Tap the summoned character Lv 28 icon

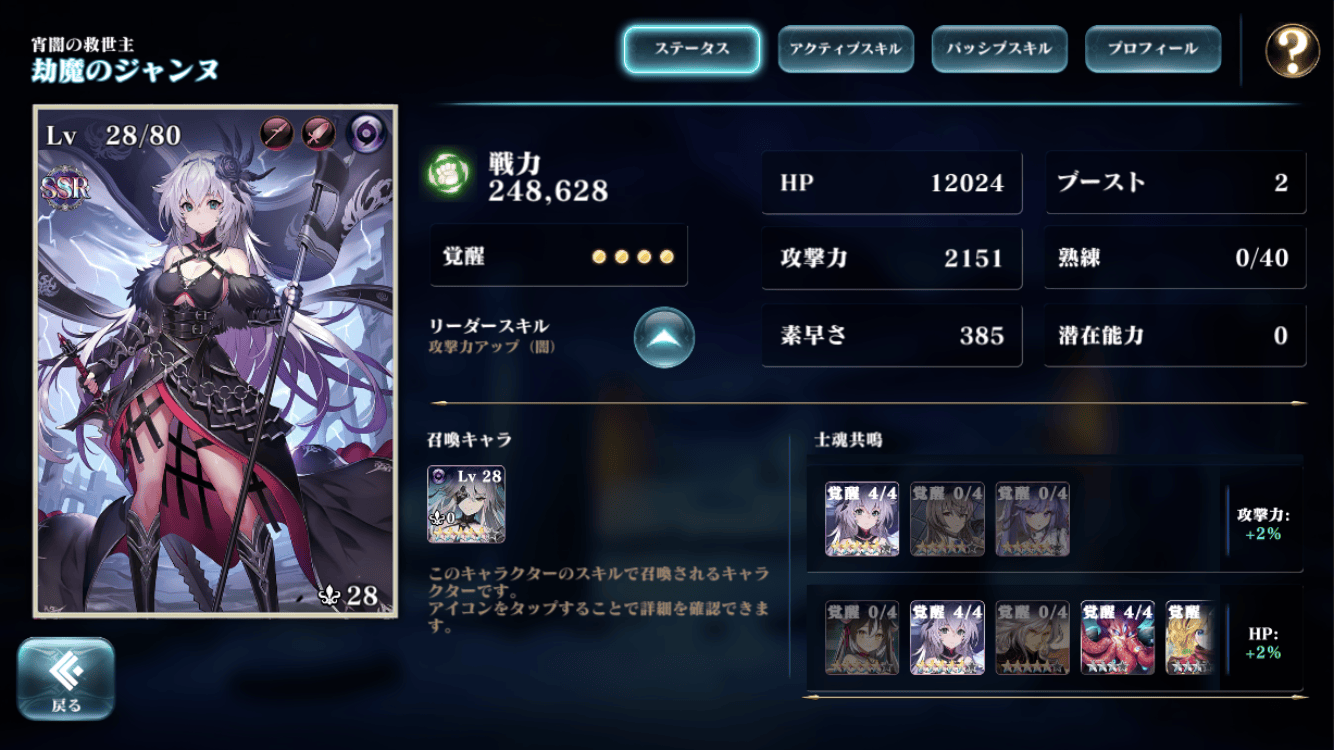click(466, 504)
